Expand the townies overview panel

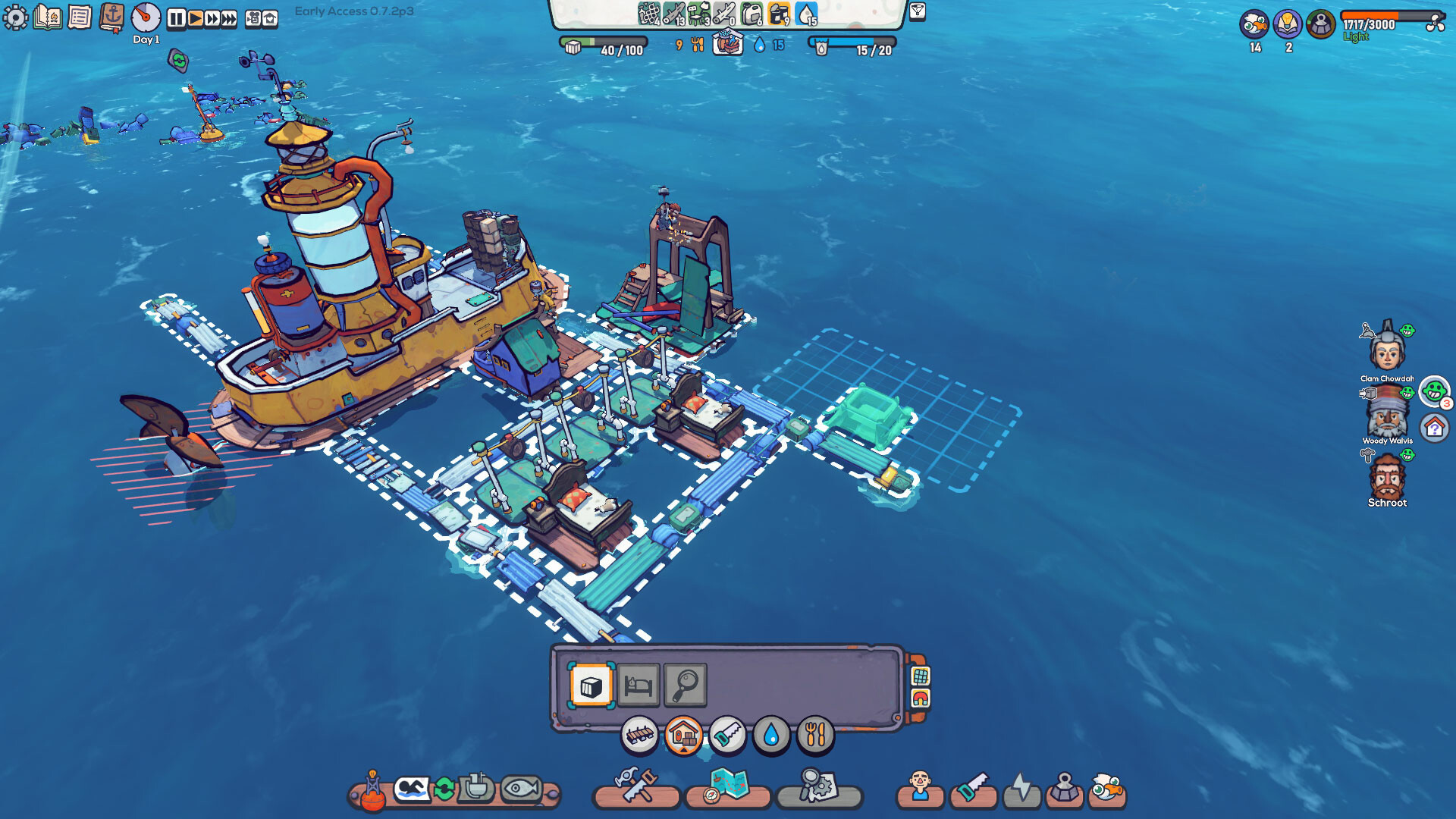pos(921,789)
